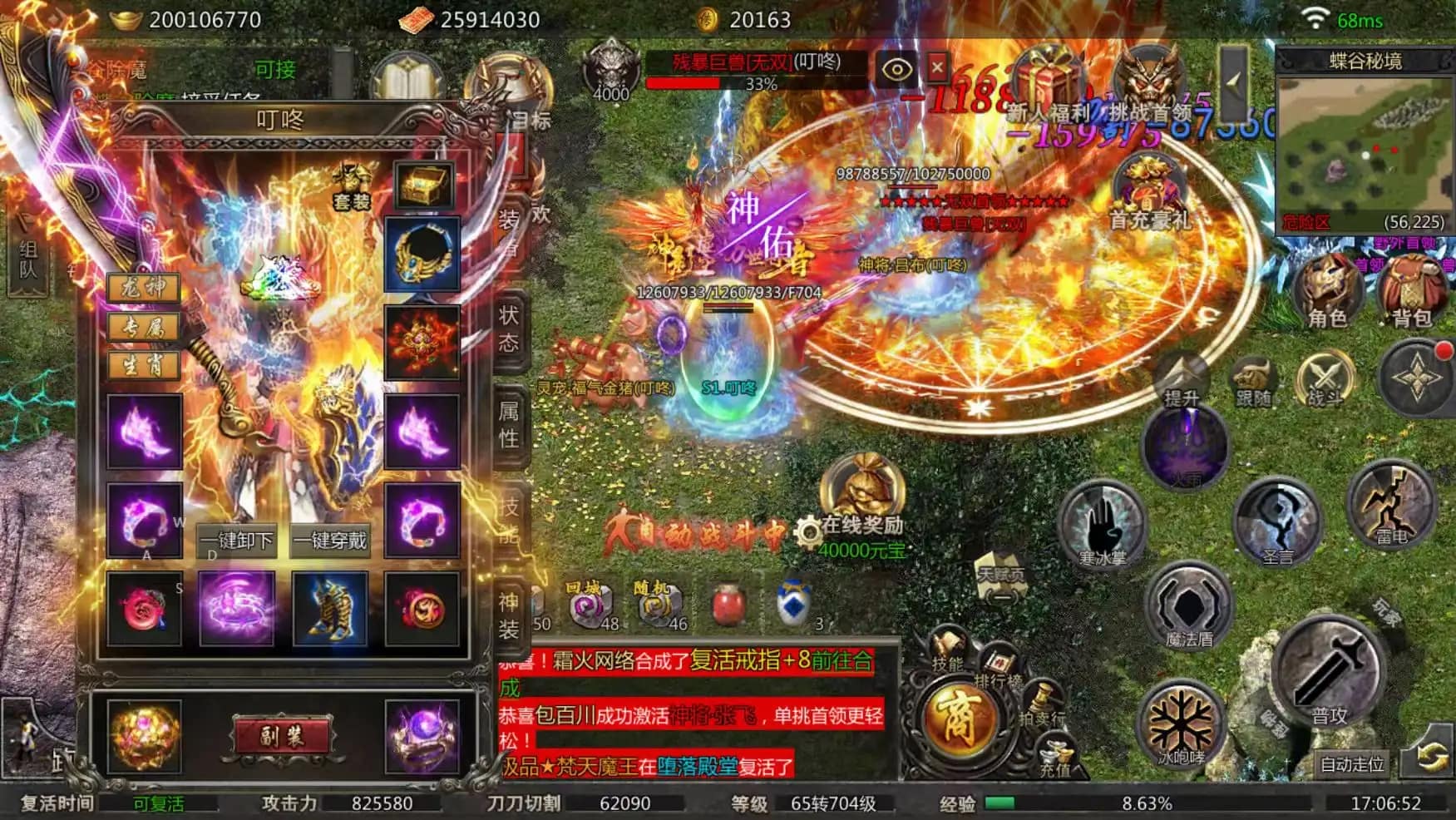Use the 魔法盾 magic shield skill
The height and width of the screenshot is (820, 1456).
tap(1189, 607)
